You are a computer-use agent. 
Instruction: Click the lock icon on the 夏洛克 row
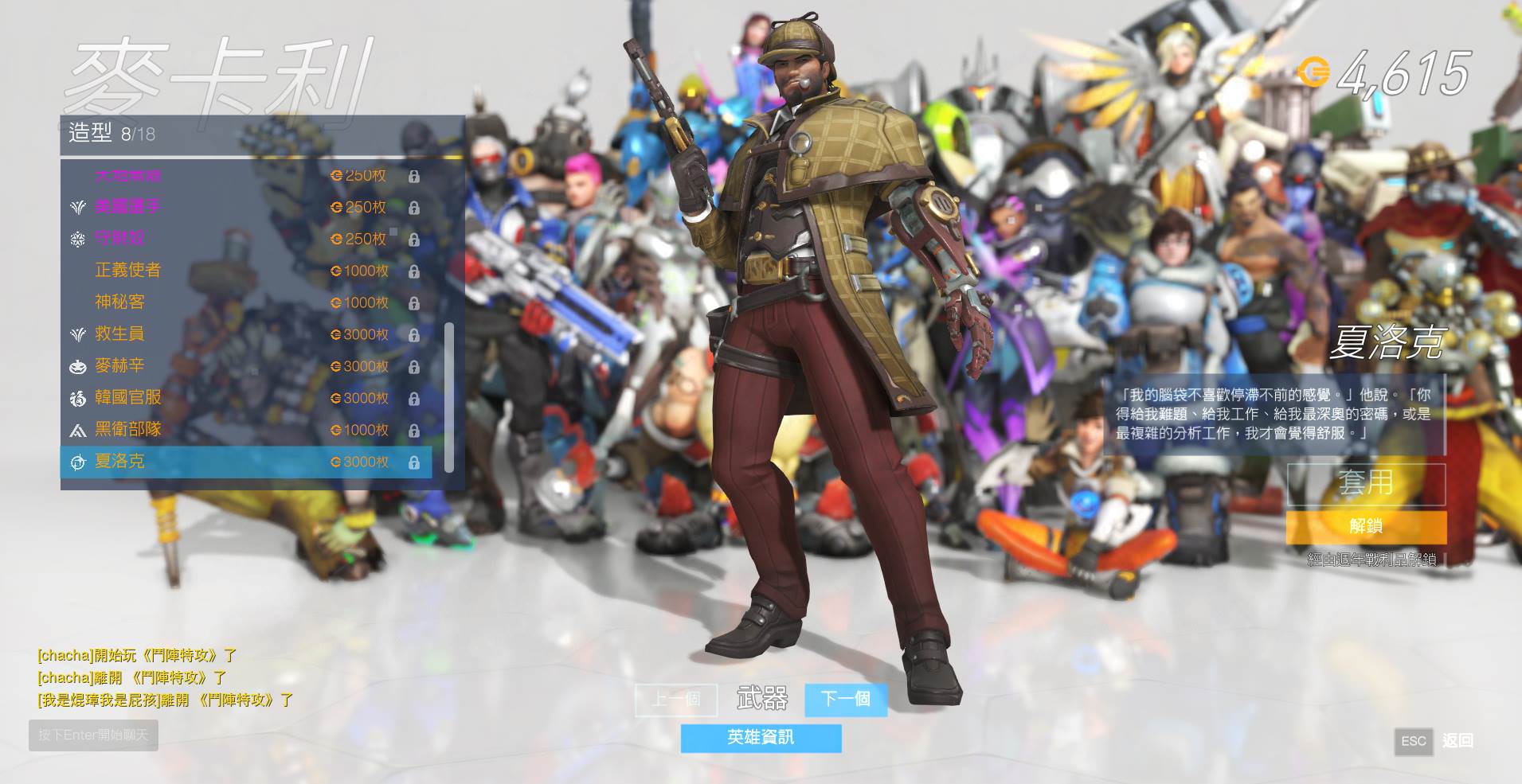click(x=414, y=462)
